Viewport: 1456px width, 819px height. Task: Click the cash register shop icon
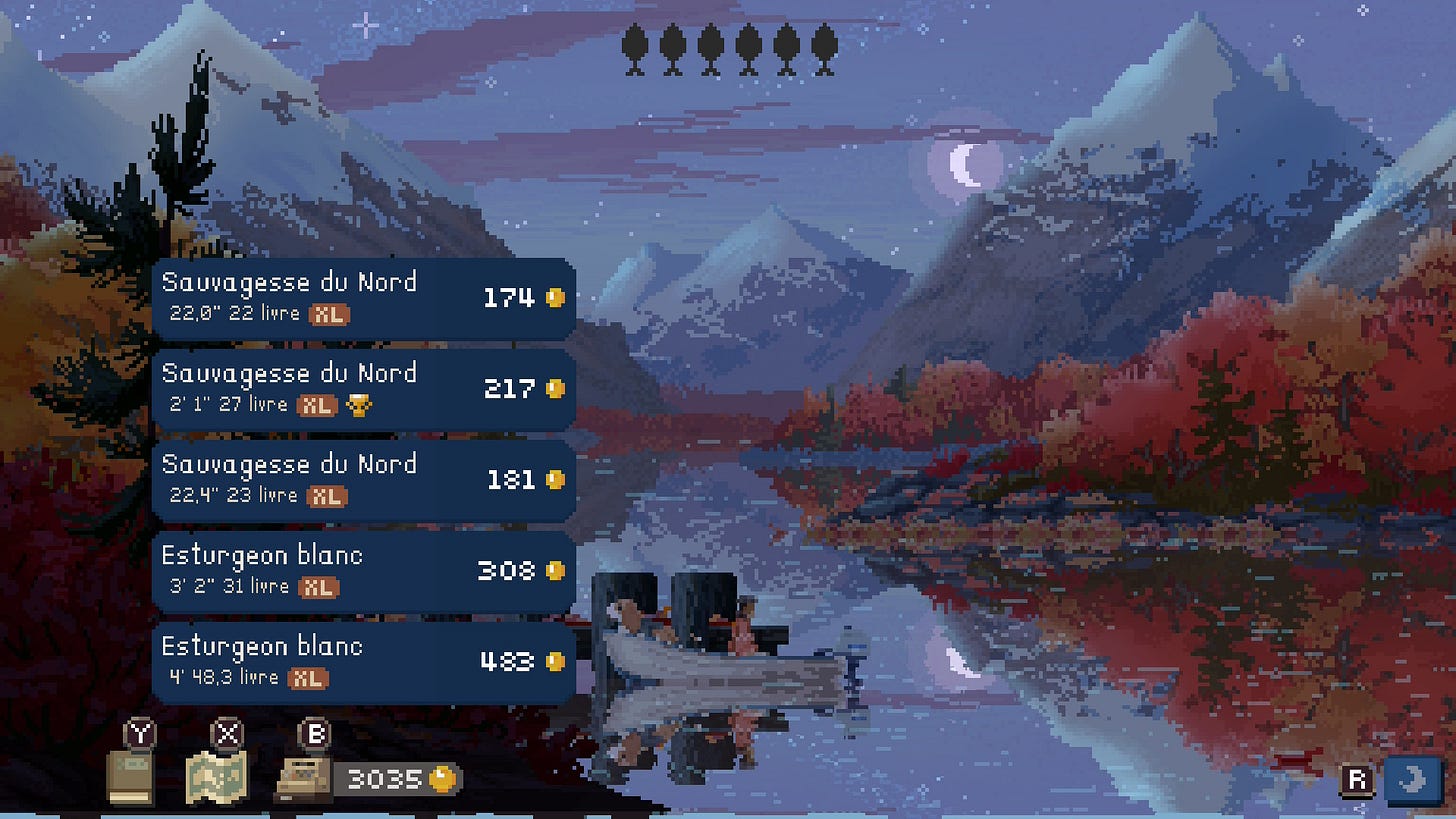click(x=304, y=779)
